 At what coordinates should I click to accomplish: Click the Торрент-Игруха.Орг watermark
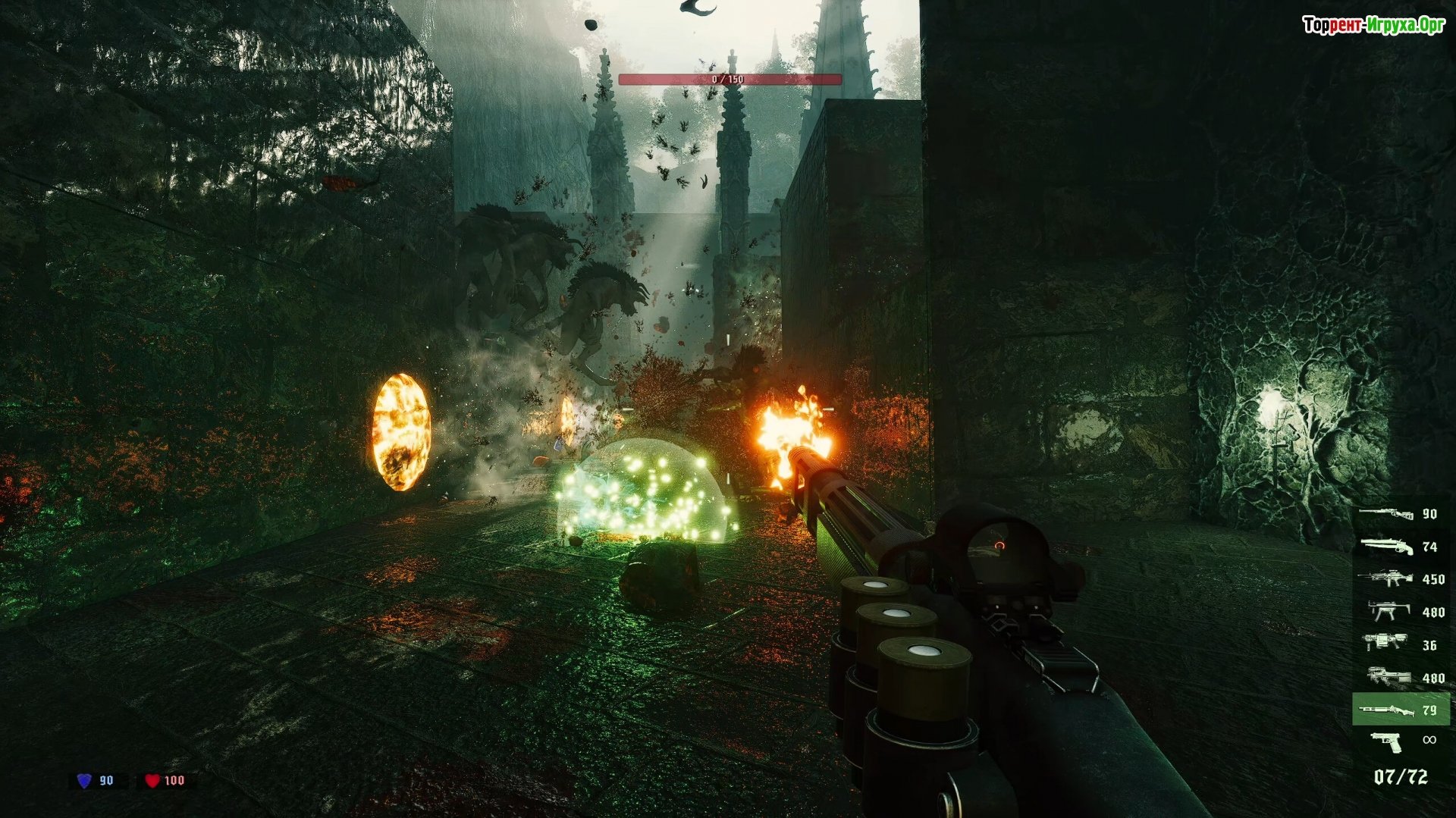[1373, 25]
